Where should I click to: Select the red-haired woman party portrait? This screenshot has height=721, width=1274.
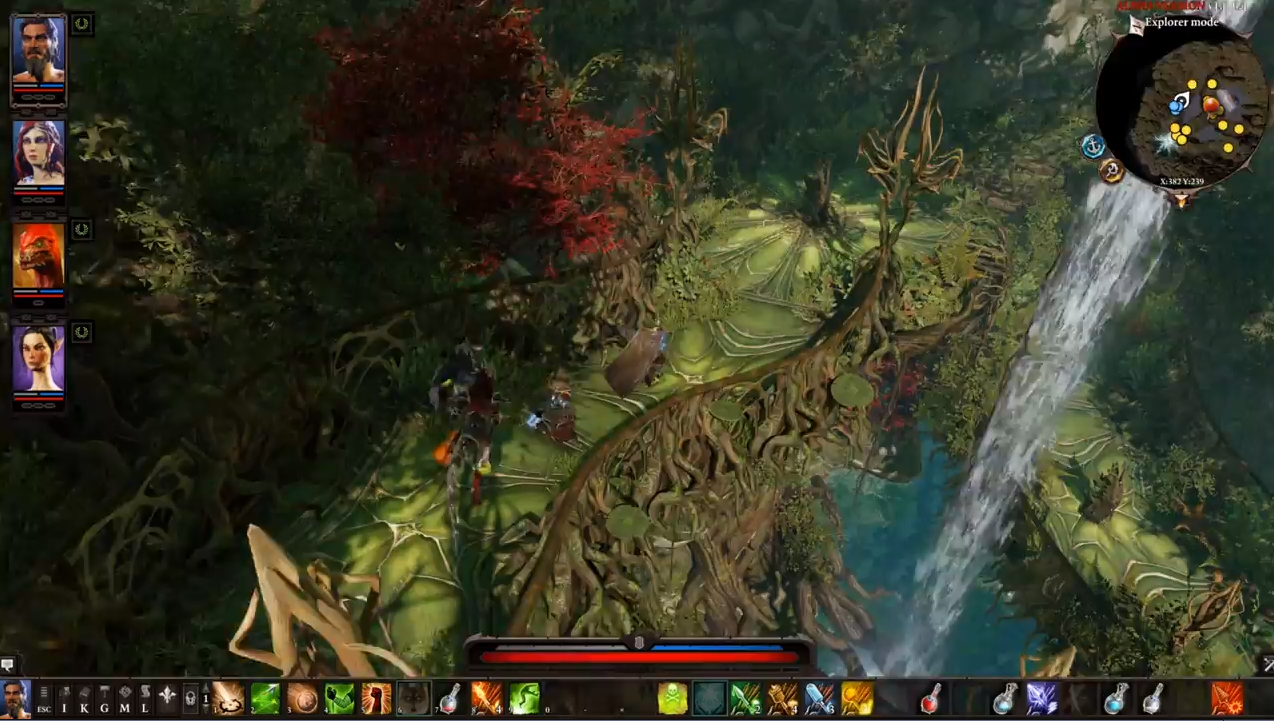[x=39, y=153]
